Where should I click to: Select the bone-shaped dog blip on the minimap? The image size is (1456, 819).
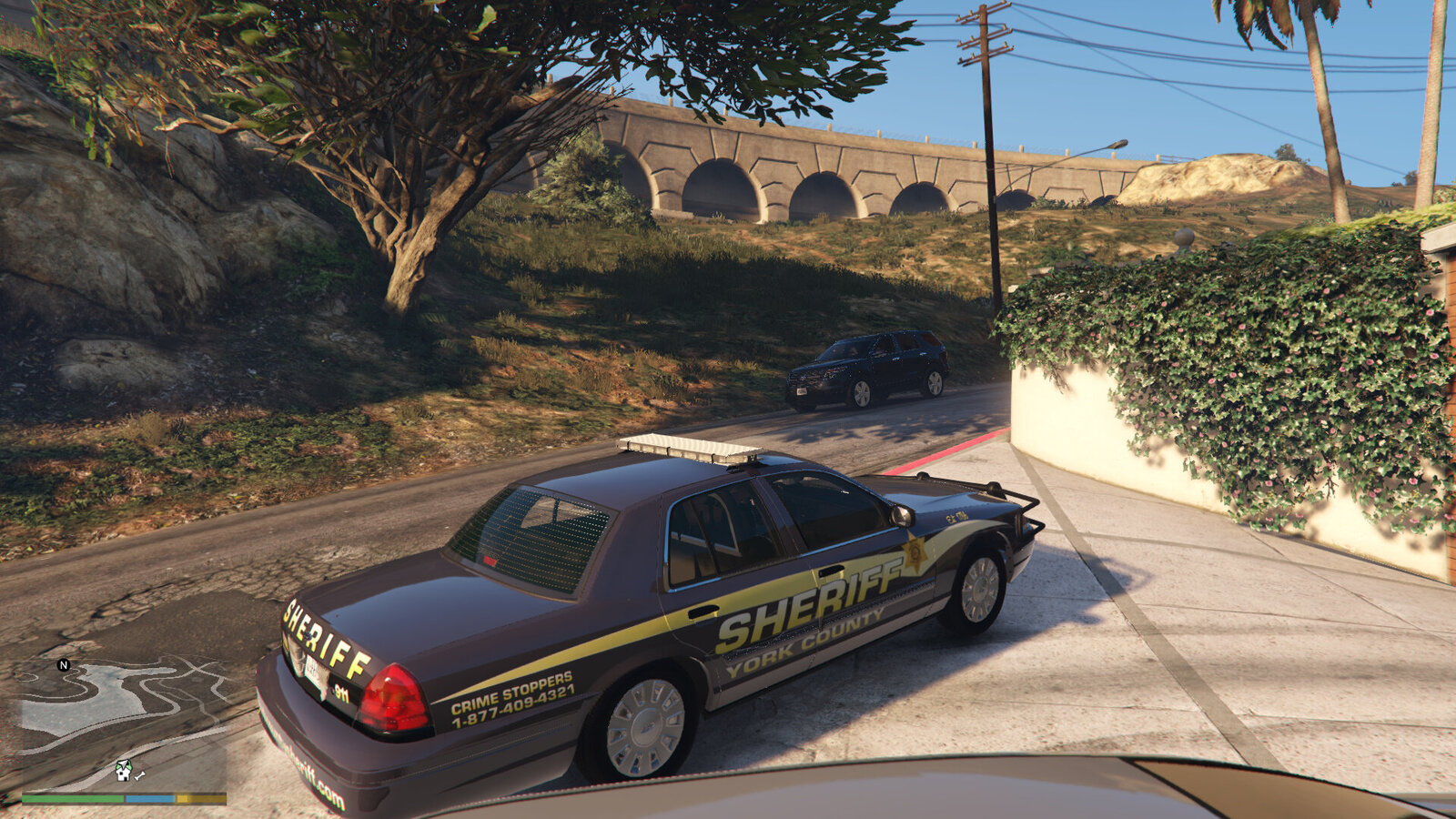pyautogui.click(x=140, y=774)
